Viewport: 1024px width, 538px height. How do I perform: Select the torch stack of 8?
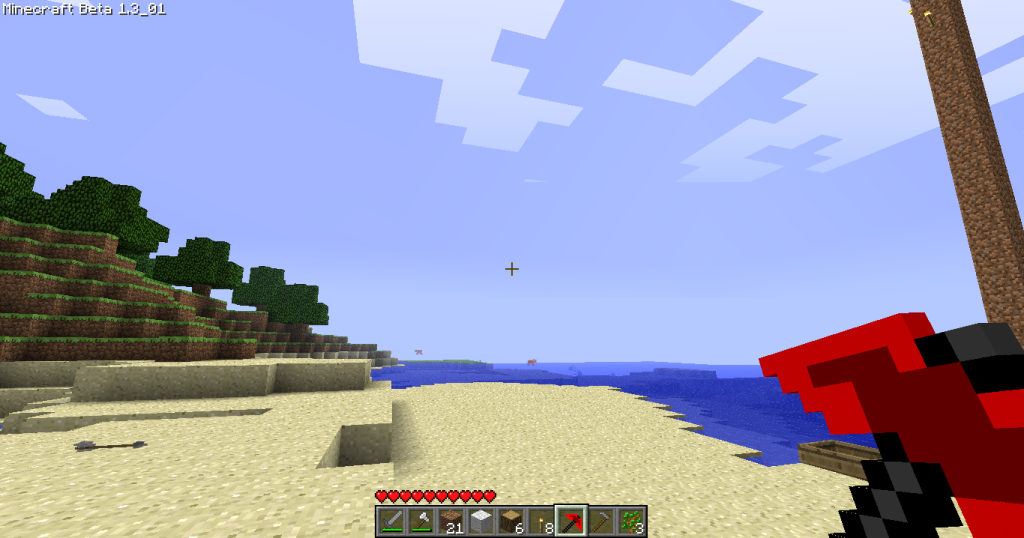[x=541, y=521]
